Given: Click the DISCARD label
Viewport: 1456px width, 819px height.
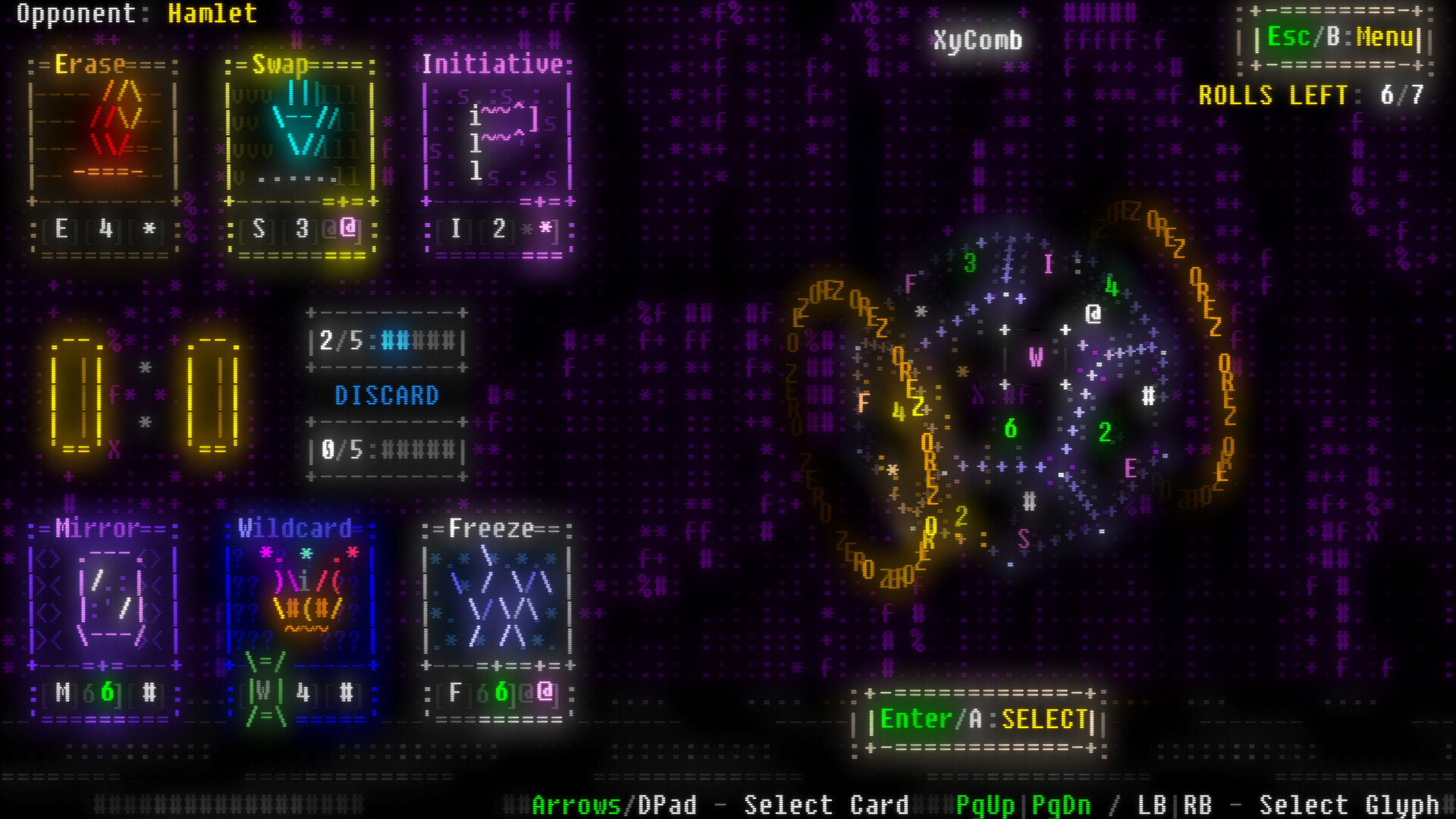Looking at the screenshot, I should 388,394.
